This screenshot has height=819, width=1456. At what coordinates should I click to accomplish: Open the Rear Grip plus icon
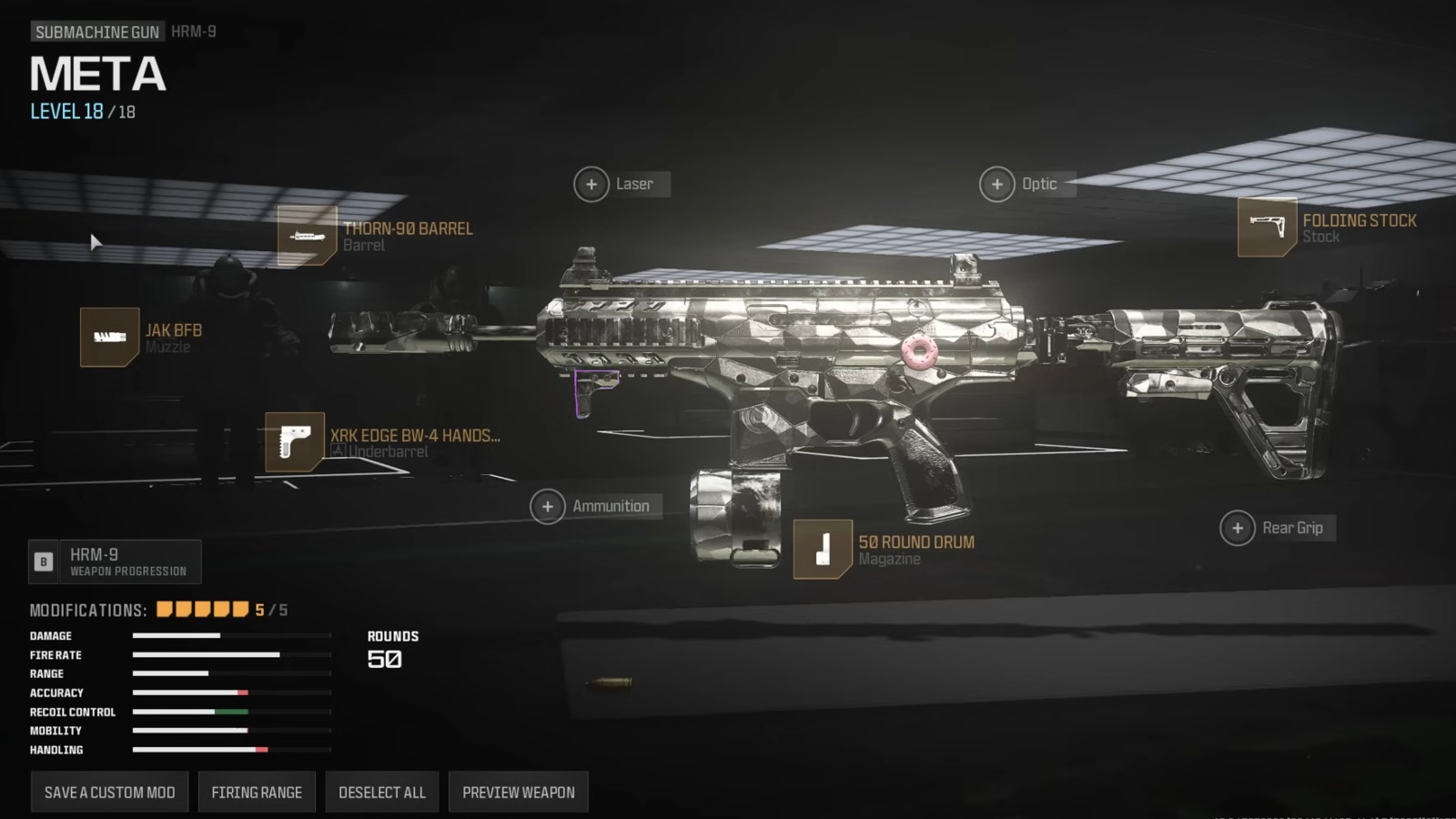1238,528
